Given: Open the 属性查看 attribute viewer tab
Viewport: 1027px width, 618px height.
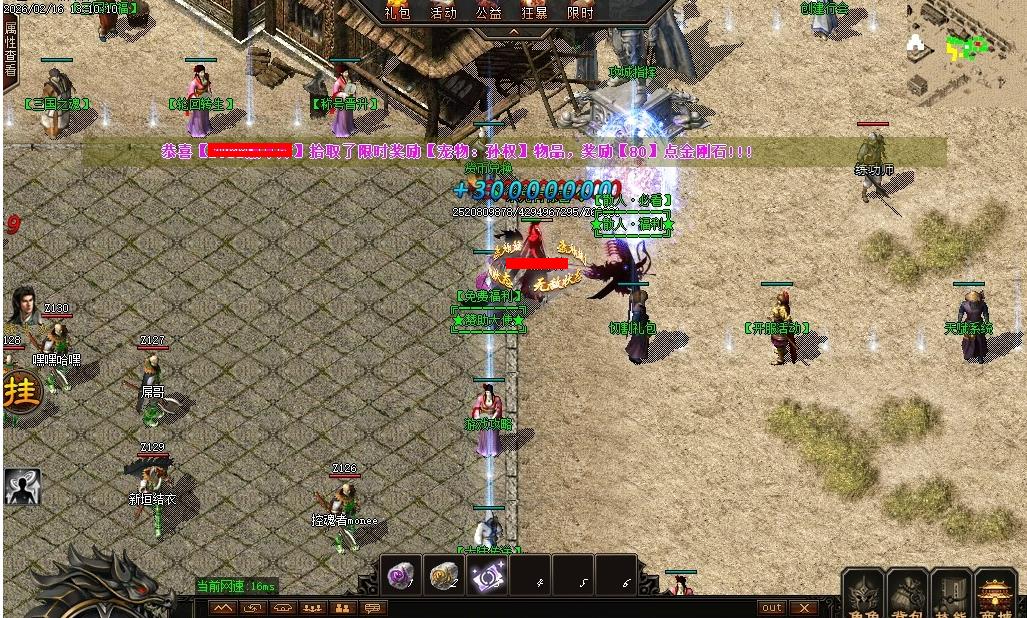Looking at the screenshot, I should (x=10, y=47).
